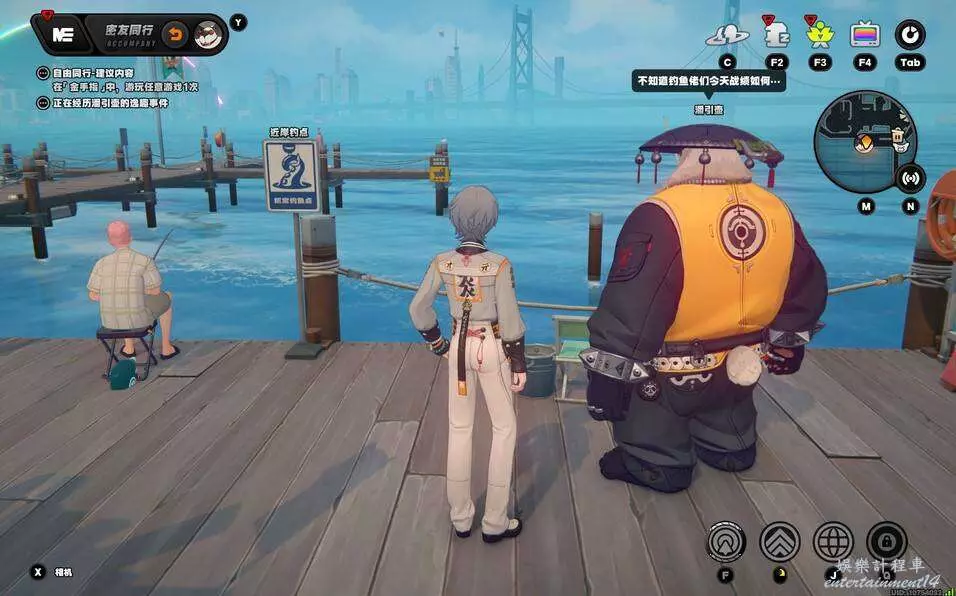
Task: Activate the globe grid skill icon
Action: tap(833, 542)
